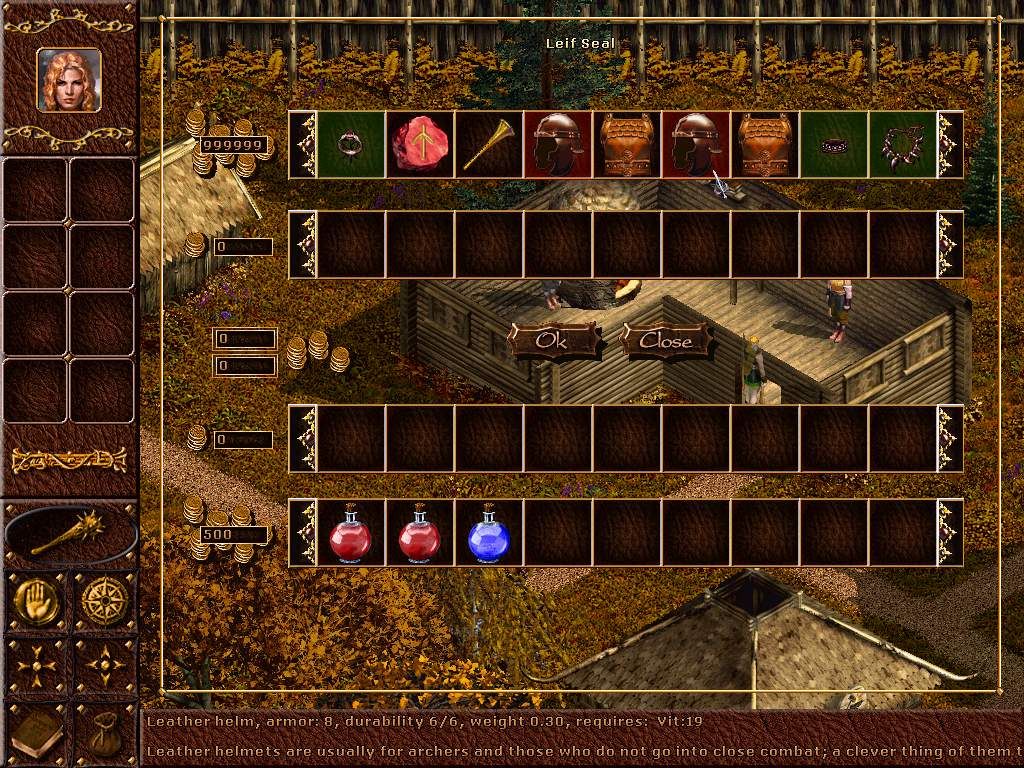
Task: Click the blonde hero portrait
Action: point(69,80)
